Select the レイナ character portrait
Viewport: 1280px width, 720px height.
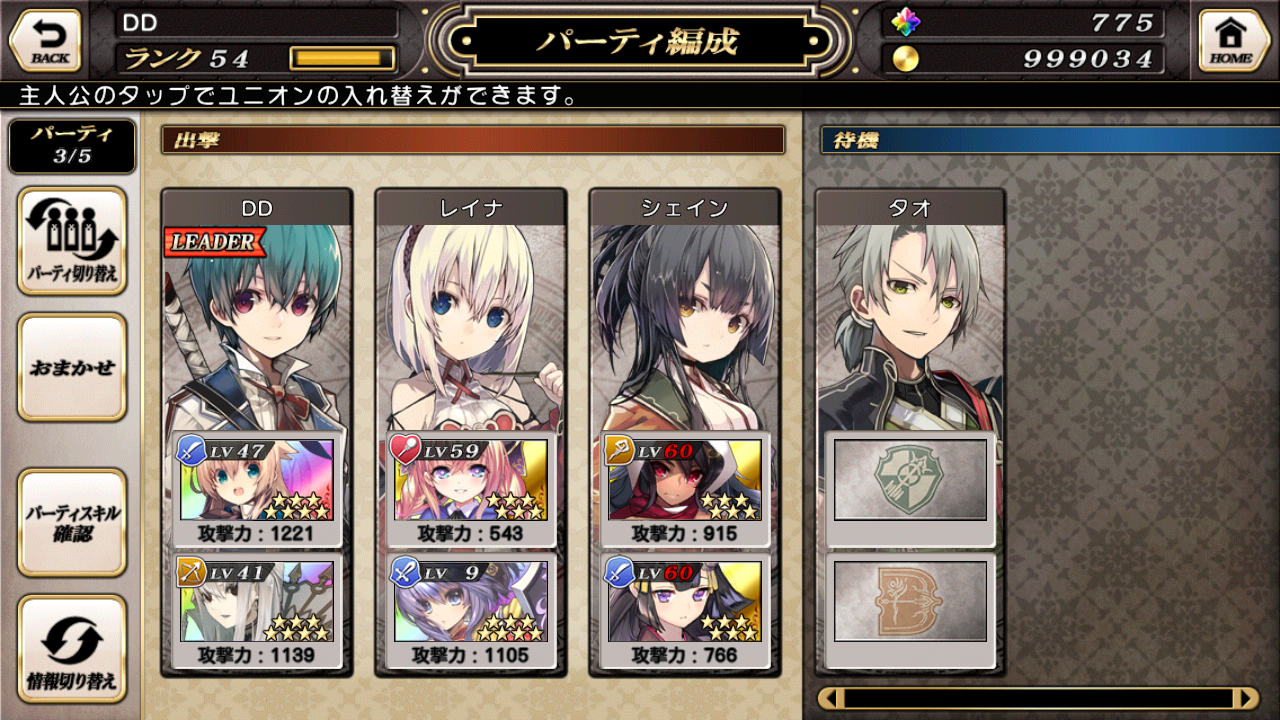tap(470, 320)
